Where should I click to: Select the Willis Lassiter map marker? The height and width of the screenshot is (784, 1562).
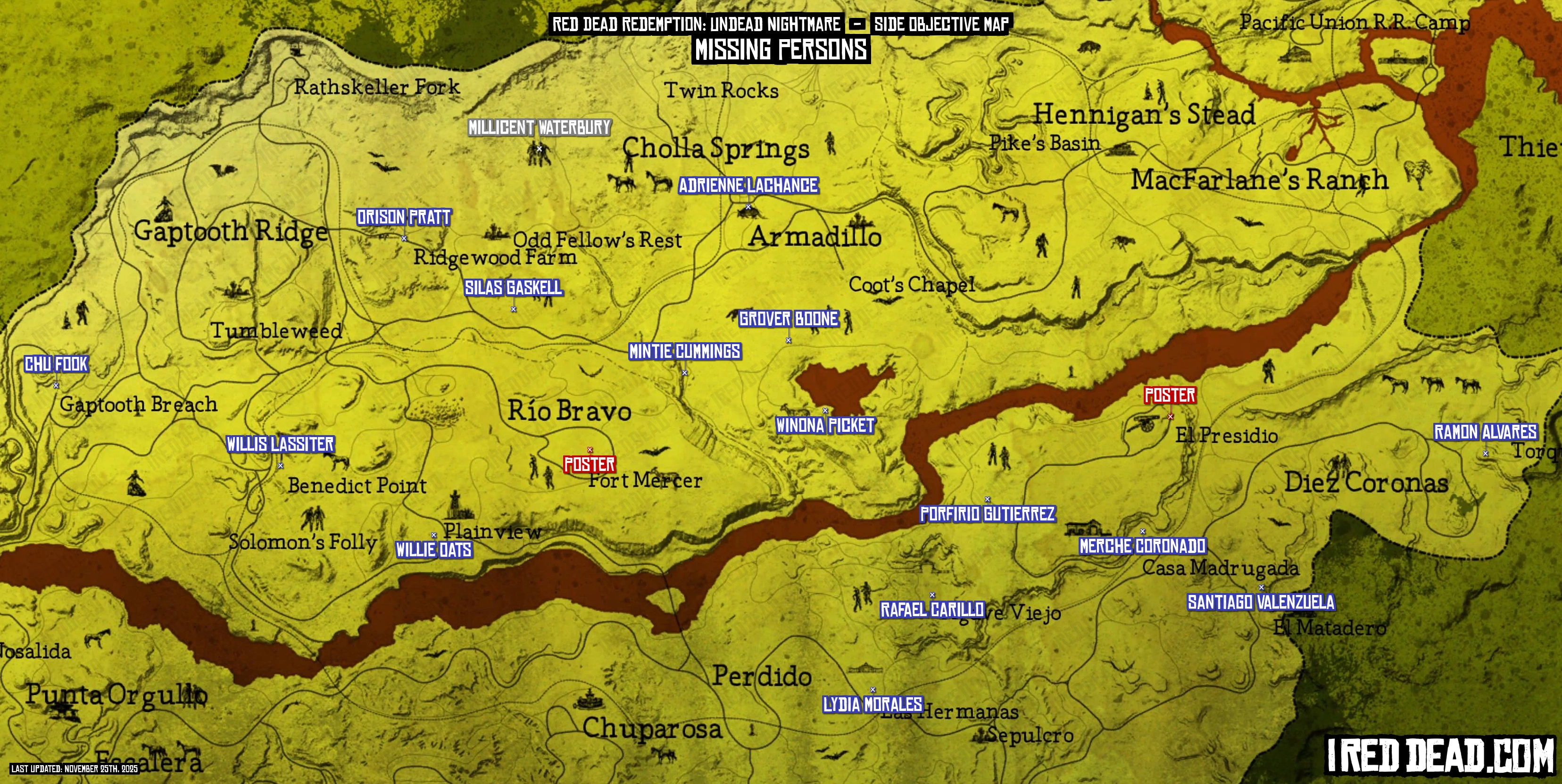click(280, 445)
